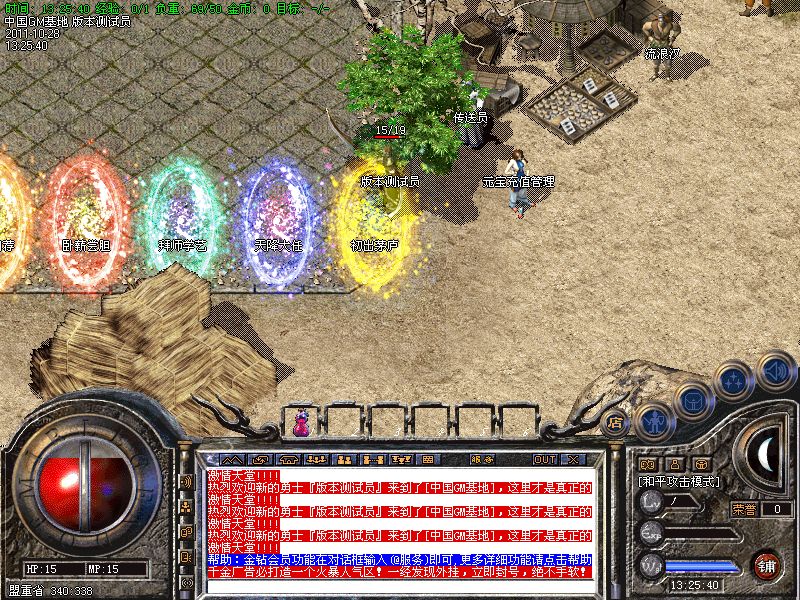Image resolution: width=800 pixels, height=600 pixels.
Task: Select the purple potion belt slot
Action: pos(301,424)
